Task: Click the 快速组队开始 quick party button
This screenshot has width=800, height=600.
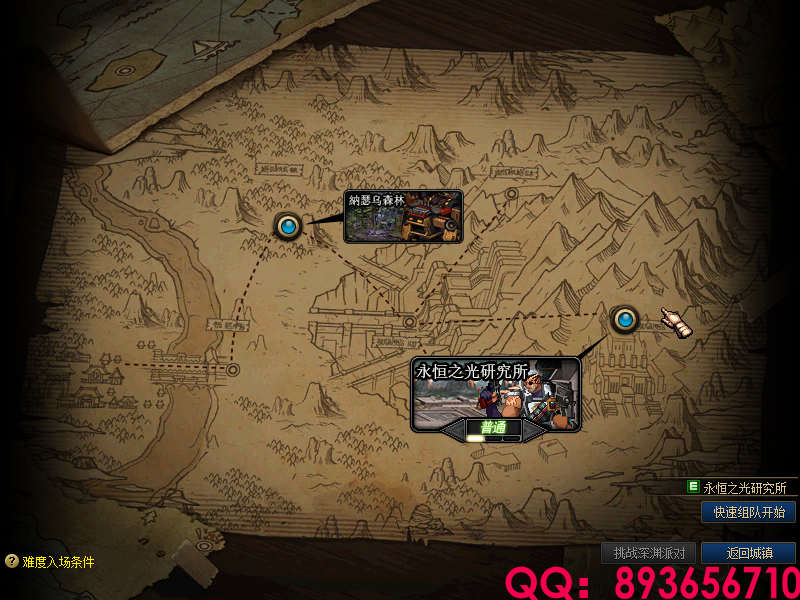Action: [748, 512]
